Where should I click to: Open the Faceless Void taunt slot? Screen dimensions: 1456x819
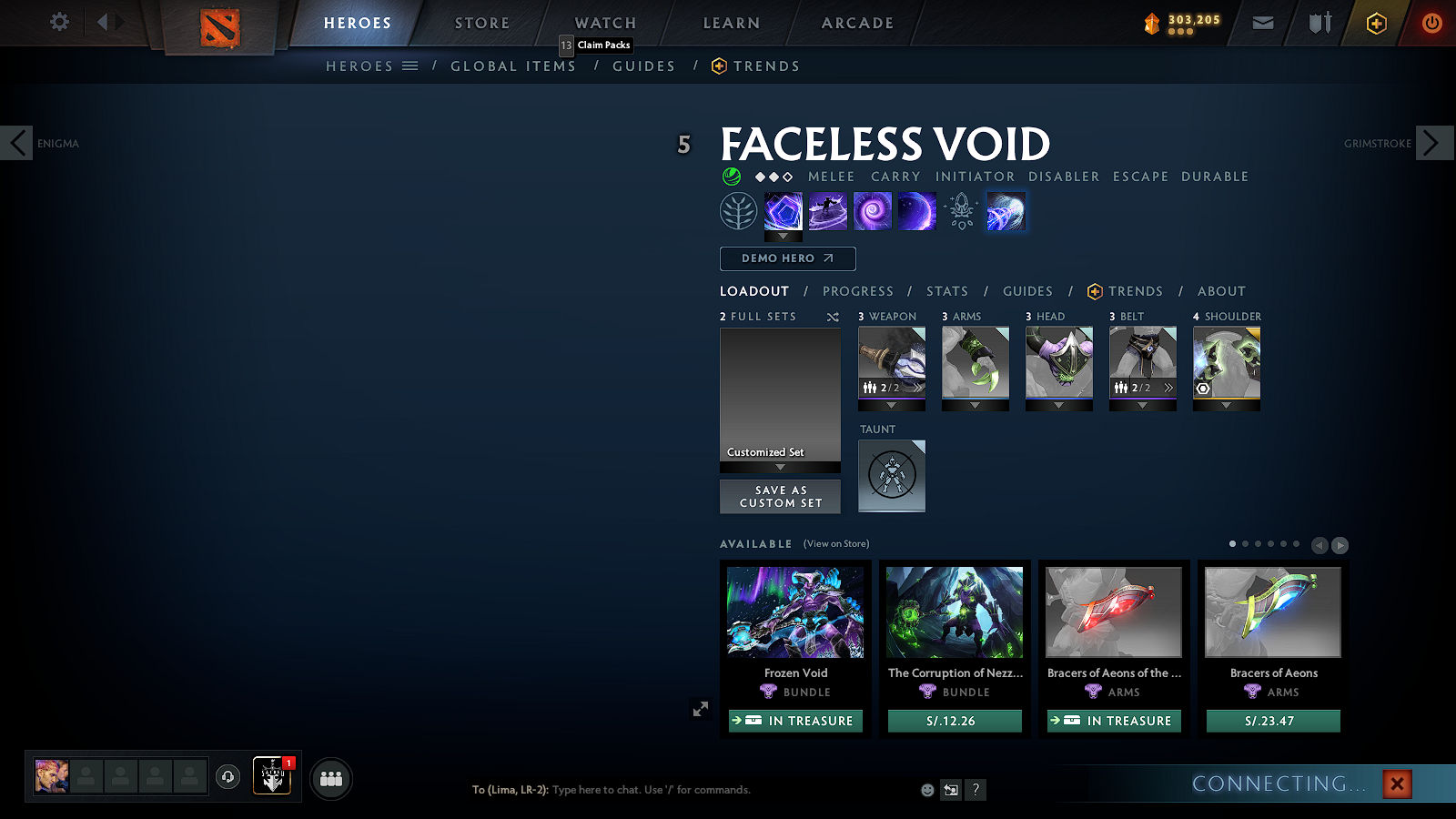[x=891, y=475]
